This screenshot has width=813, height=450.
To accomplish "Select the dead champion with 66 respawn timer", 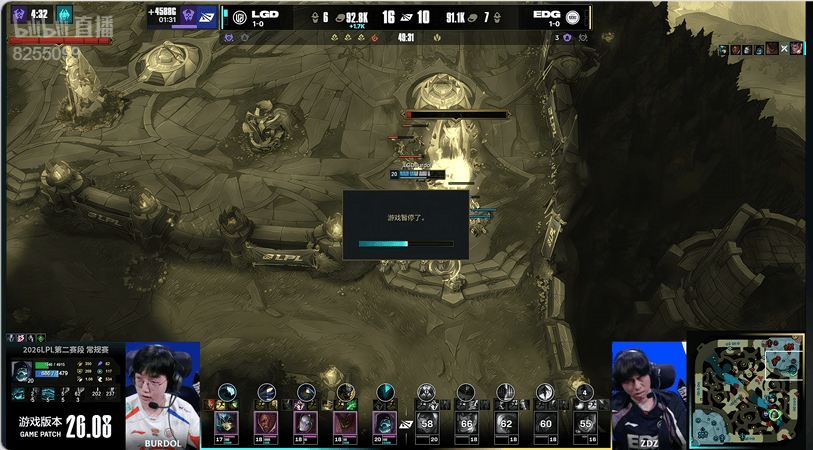I will 466,423.
